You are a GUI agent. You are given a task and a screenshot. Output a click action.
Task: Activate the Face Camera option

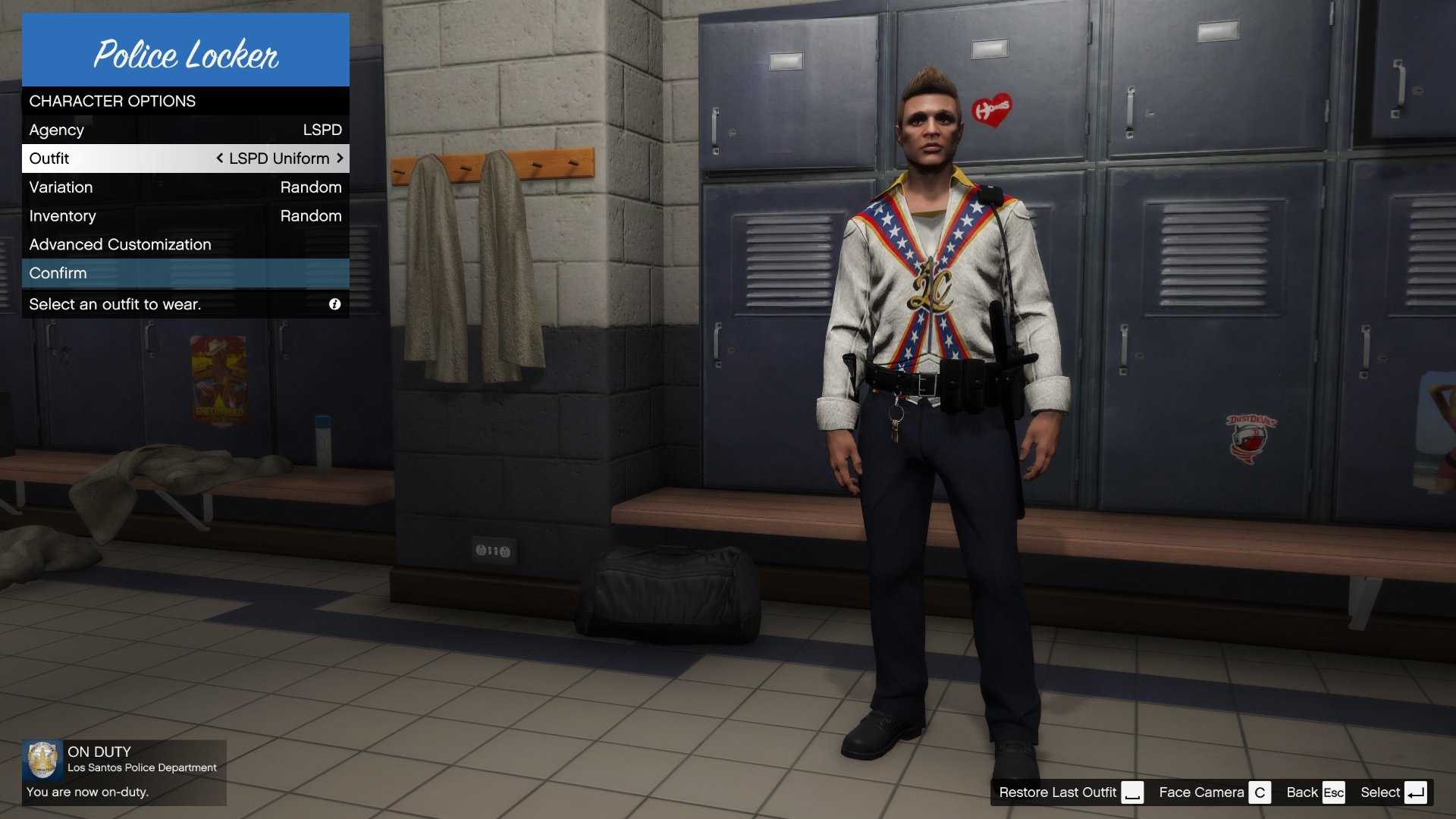1213,792
